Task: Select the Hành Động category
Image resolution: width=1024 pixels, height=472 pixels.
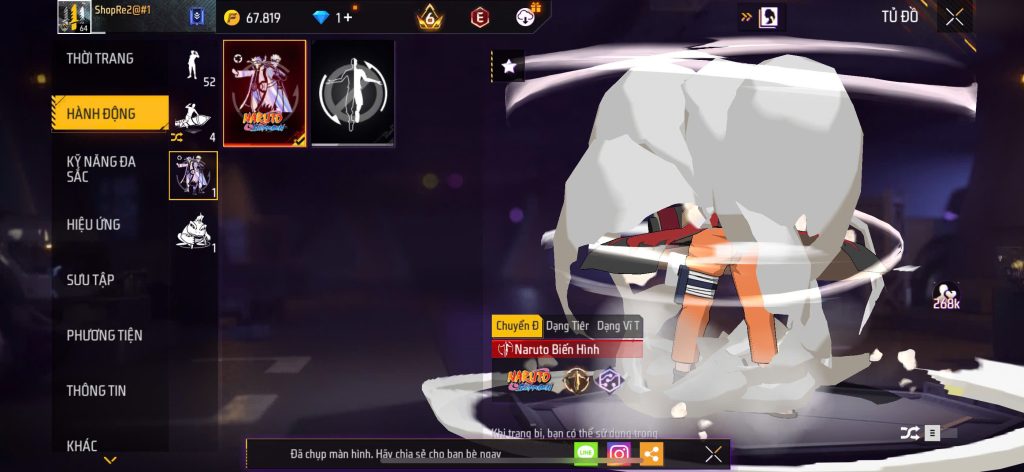Action: click(x=102, y=113)
